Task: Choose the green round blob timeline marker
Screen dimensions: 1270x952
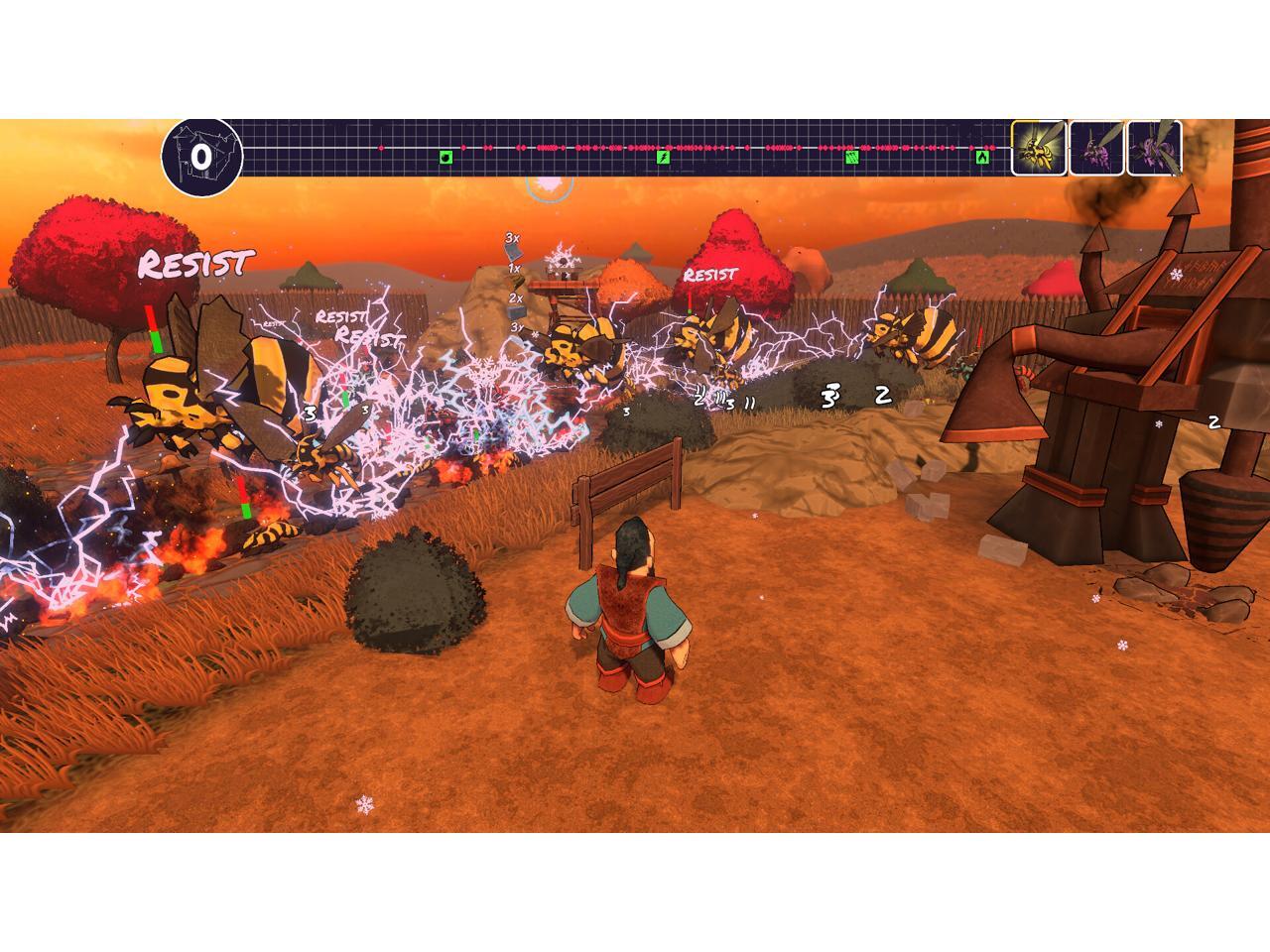Action: (446, 157)
